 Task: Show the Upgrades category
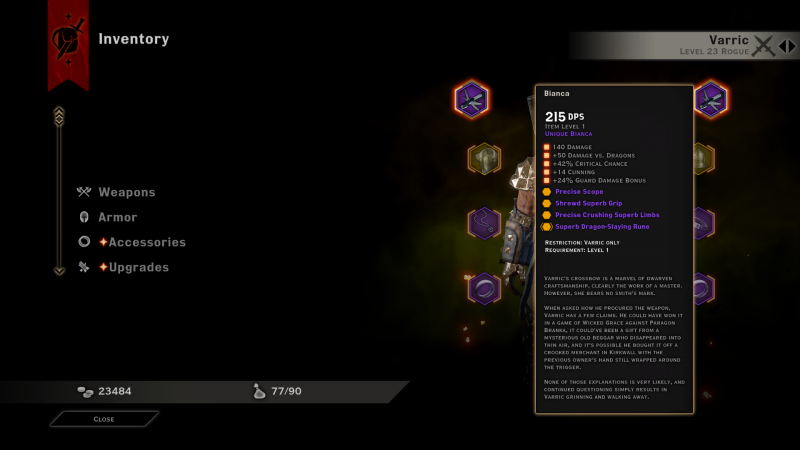[x=138, y=267]
